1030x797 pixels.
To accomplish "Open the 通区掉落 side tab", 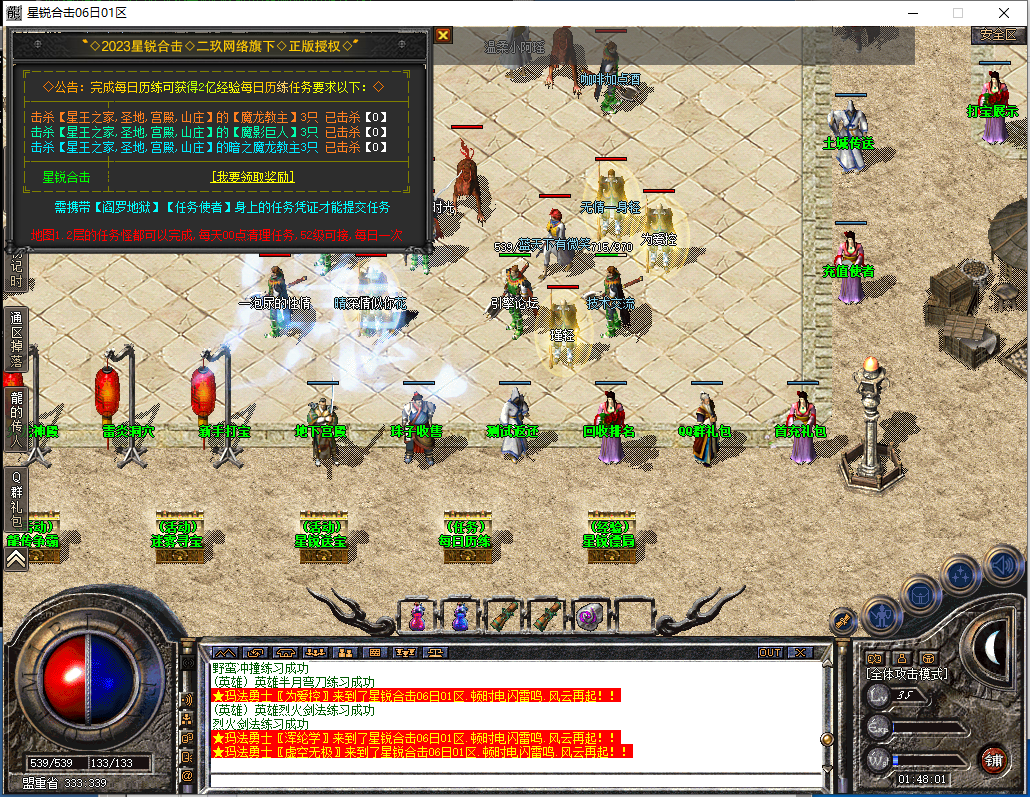I will click(x=16, y=340).
